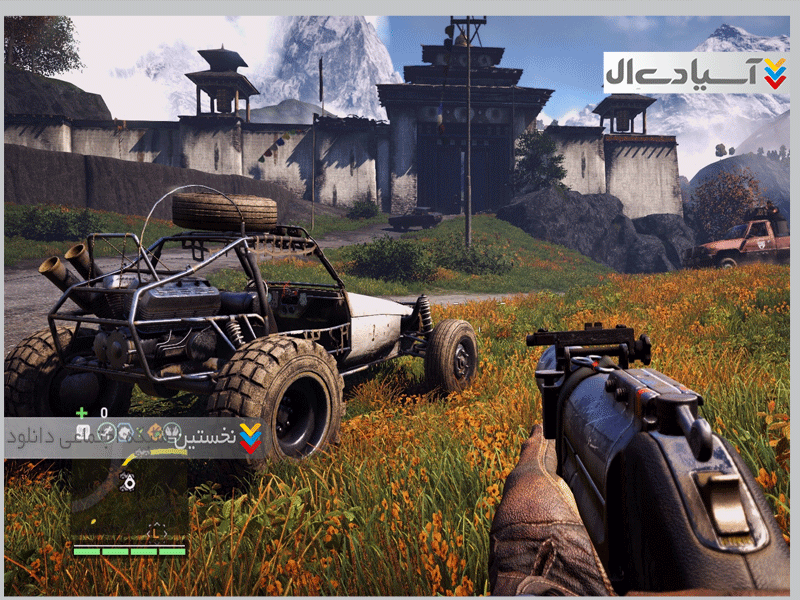Click the minimap in the HUD

coord(129,497)
